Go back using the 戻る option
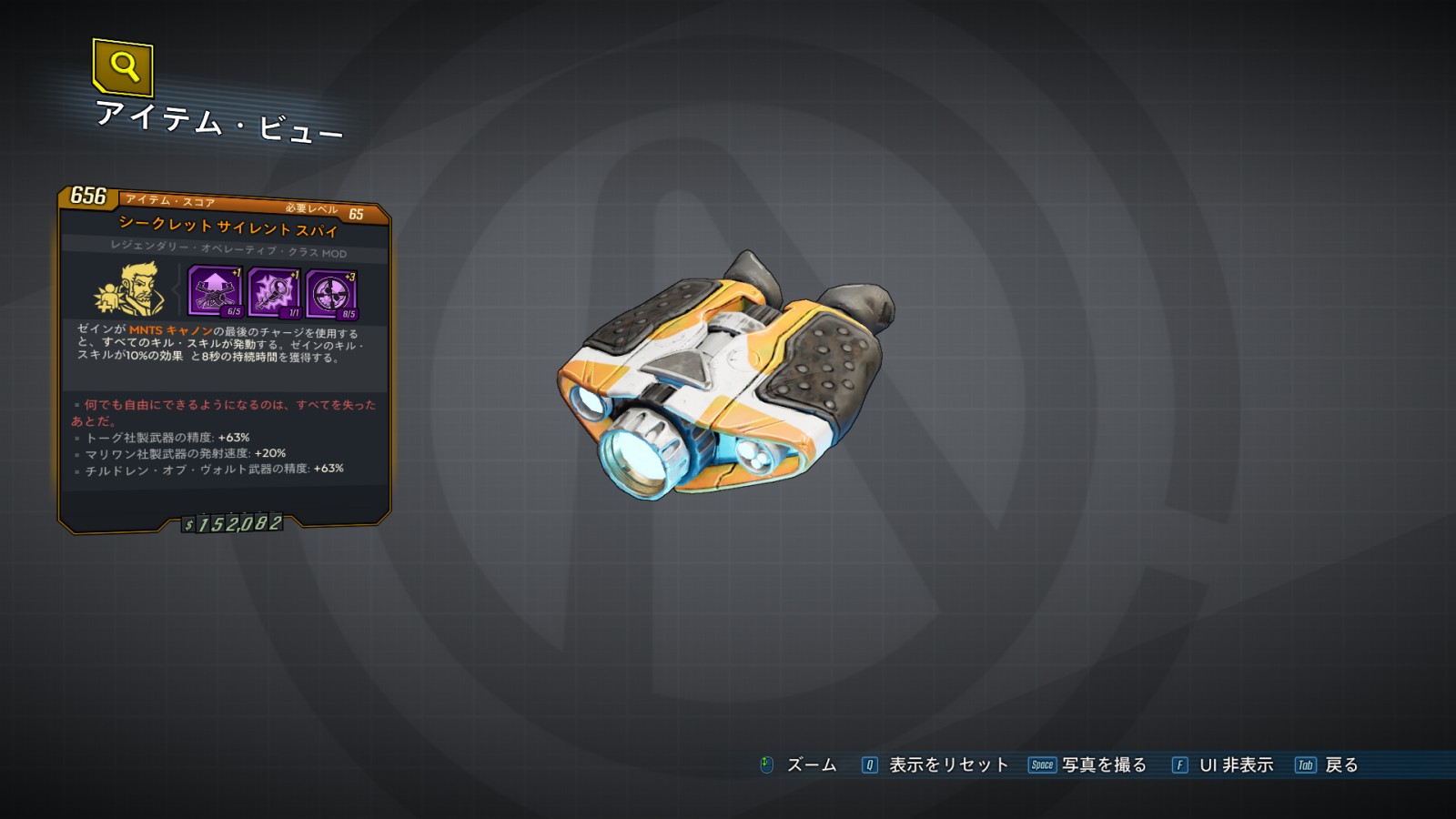 pyautogui.click(x=1328, y=765)
